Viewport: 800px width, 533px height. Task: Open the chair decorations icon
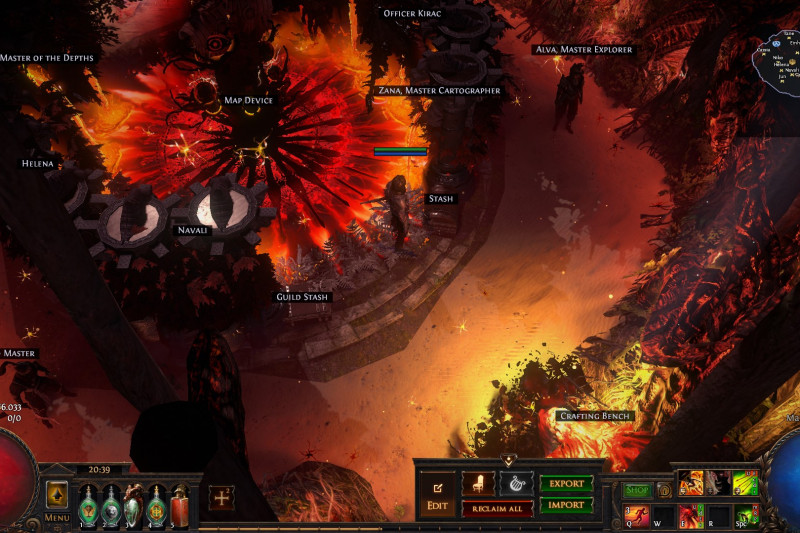(x=478, y=484)
